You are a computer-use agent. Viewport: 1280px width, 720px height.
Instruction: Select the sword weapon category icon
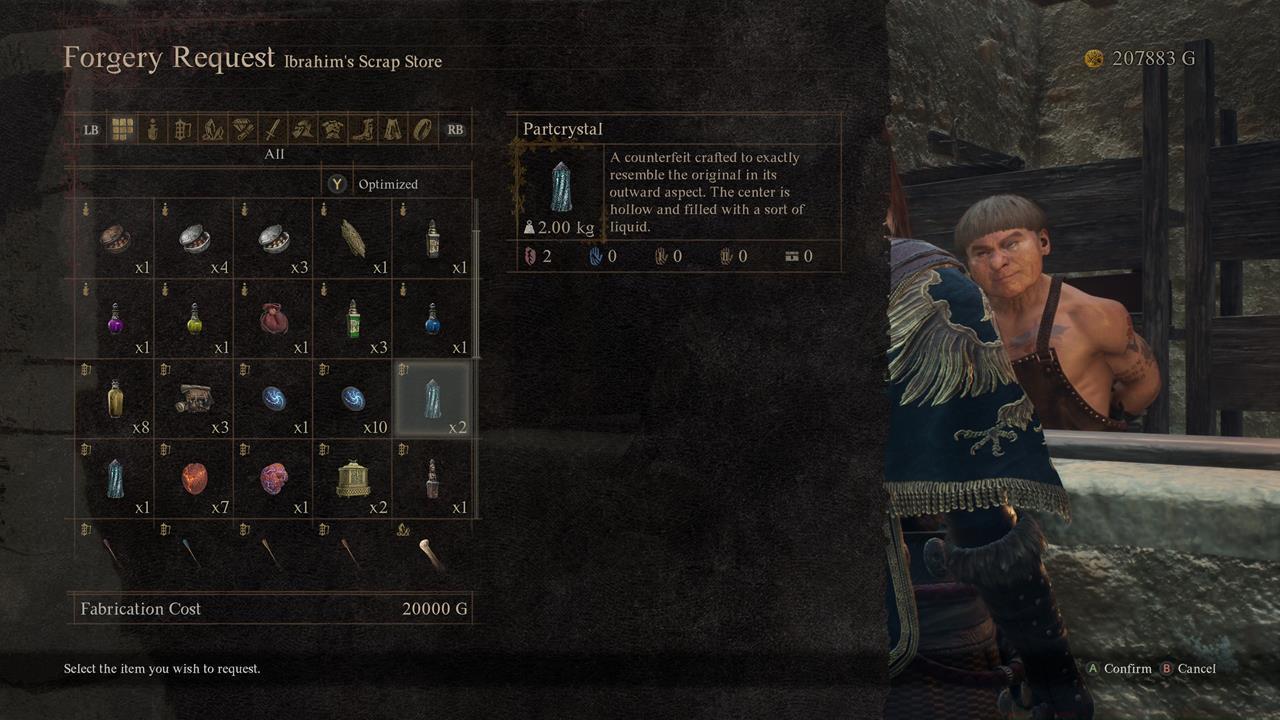pos(275,129)
